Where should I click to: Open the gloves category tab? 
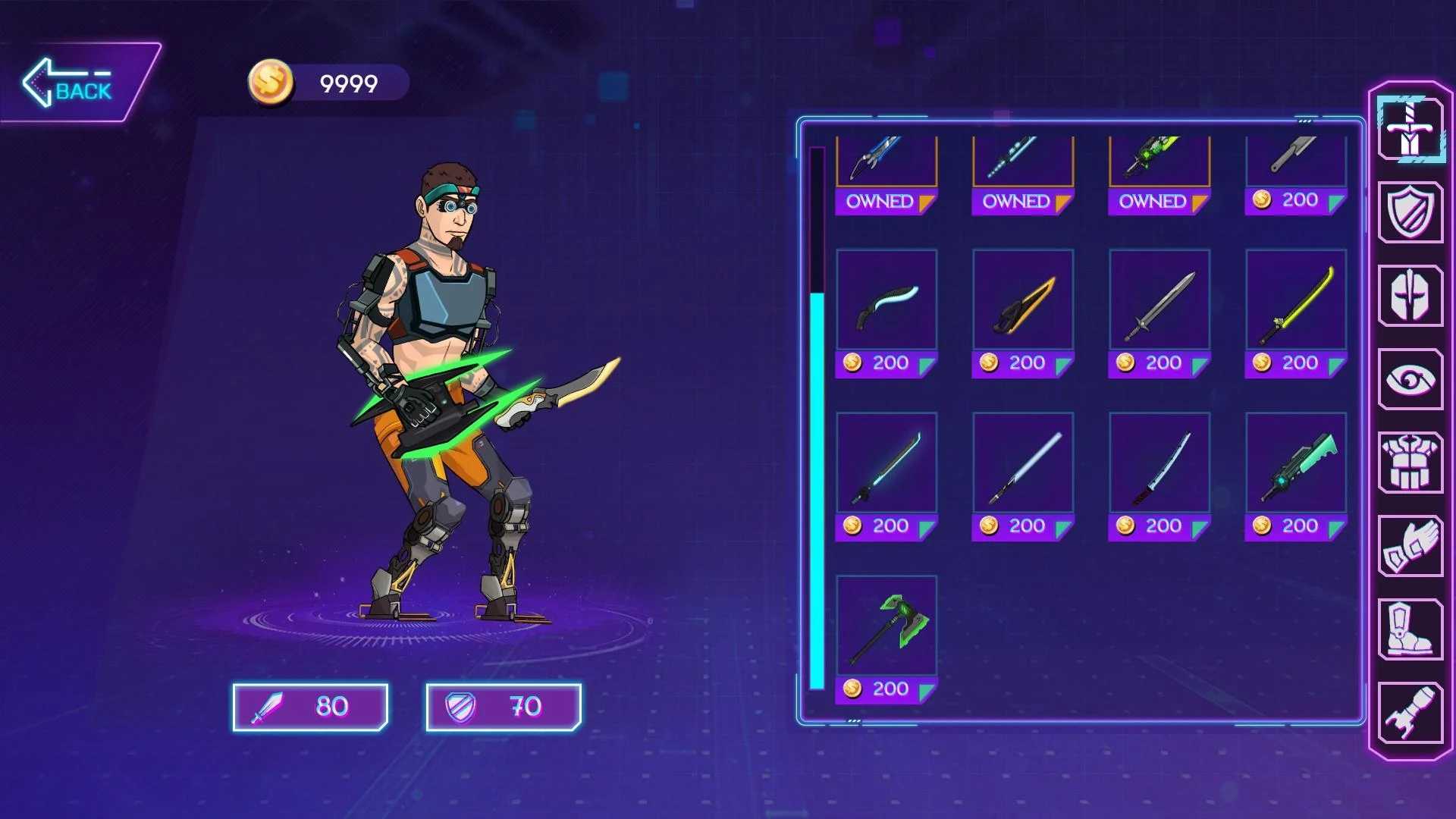click(1410, 546)
